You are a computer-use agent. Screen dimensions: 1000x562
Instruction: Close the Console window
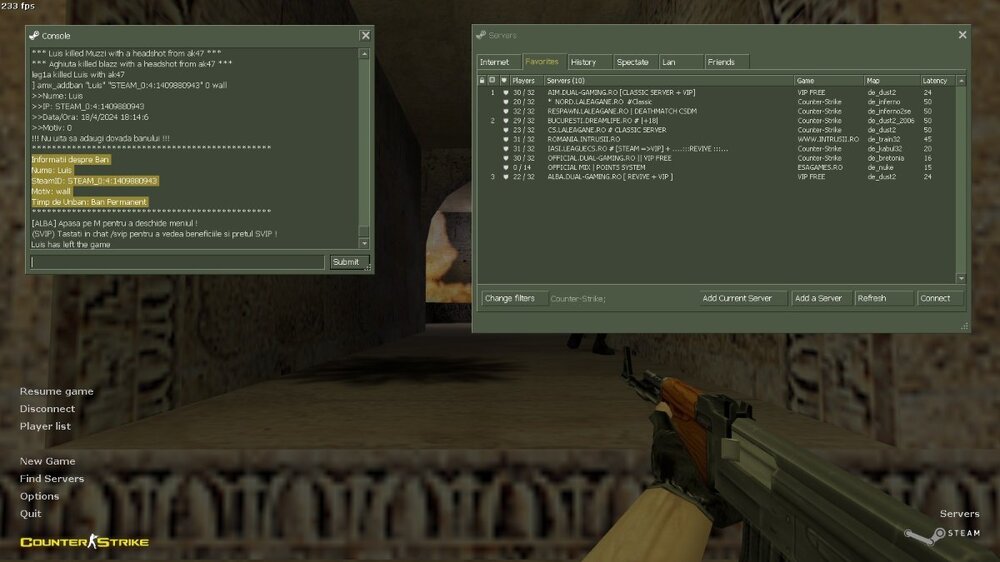pos(365,35)
